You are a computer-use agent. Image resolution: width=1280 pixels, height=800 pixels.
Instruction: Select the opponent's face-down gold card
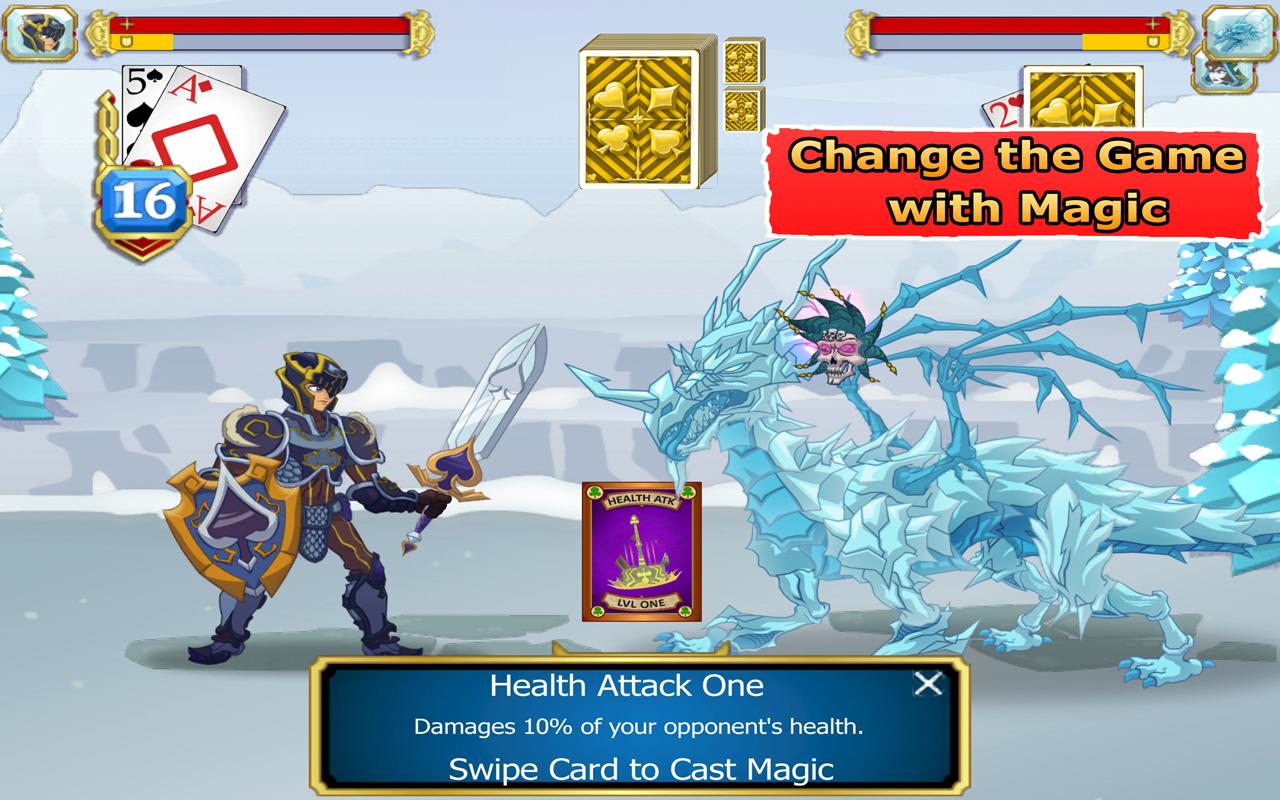(x=1084, y=98)
